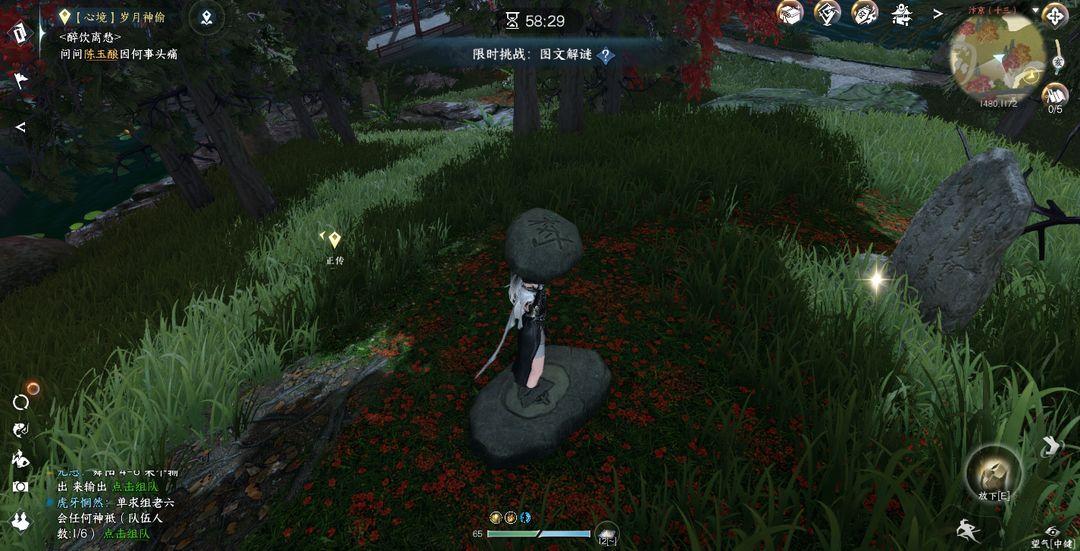Expand the left side panel arrow

(x=20, y=126)
